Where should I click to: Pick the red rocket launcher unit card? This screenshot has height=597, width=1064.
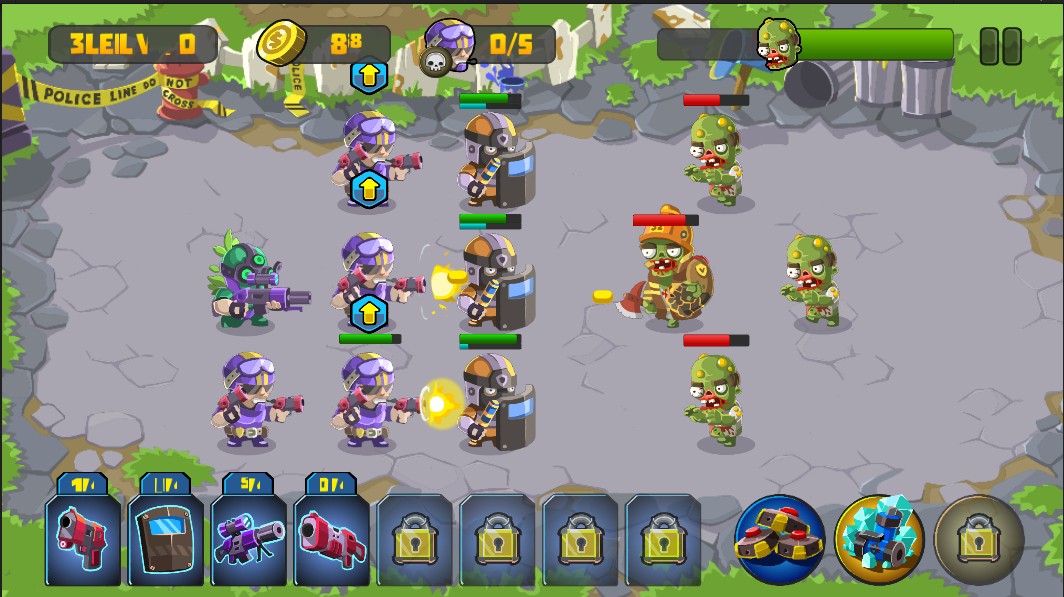tap(332, 537)
